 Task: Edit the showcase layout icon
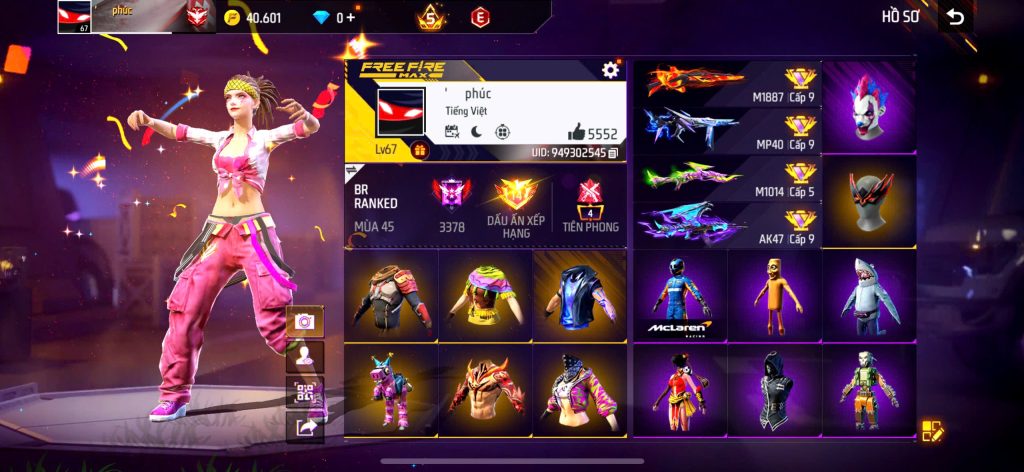coord(932,431)
